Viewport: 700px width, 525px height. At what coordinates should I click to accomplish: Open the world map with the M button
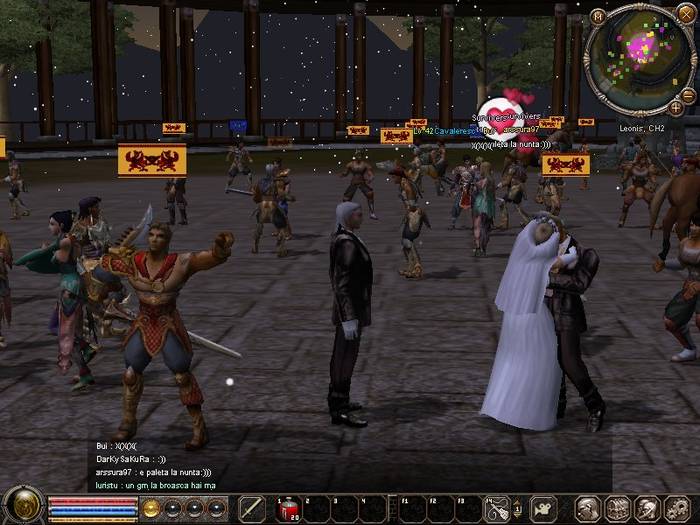coord(598,16)
